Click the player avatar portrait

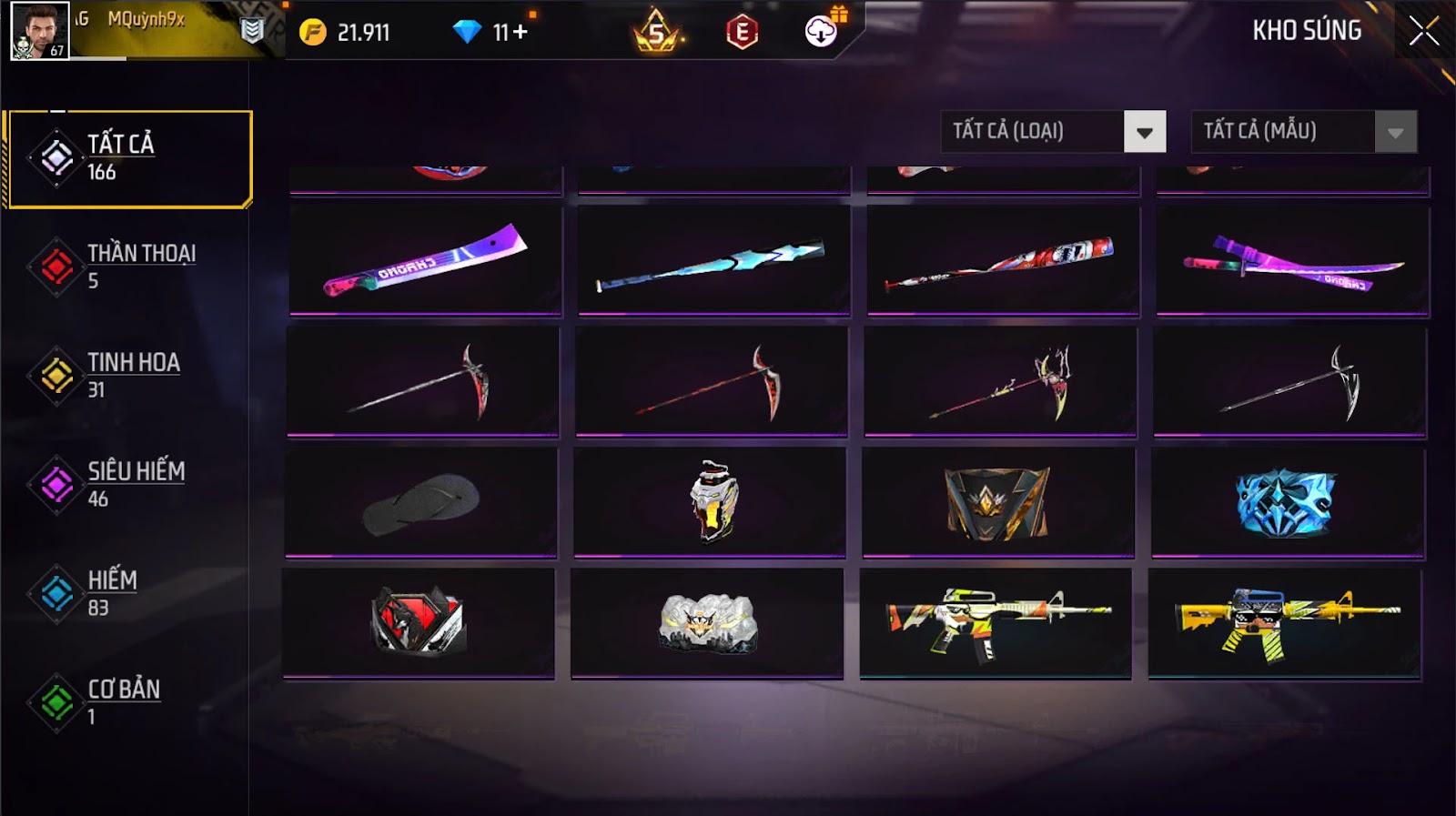39,30
